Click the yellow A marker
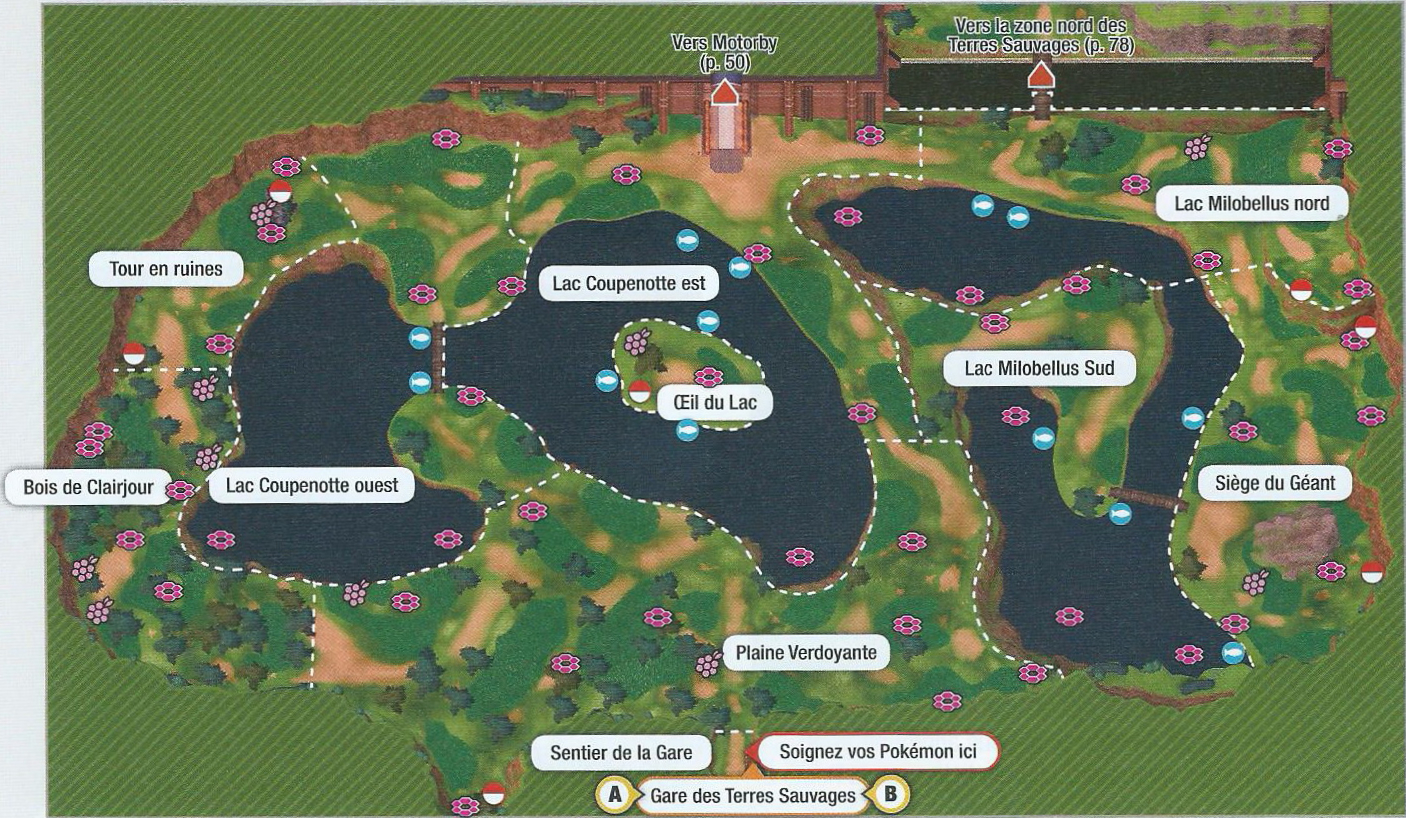 (614, 796)
